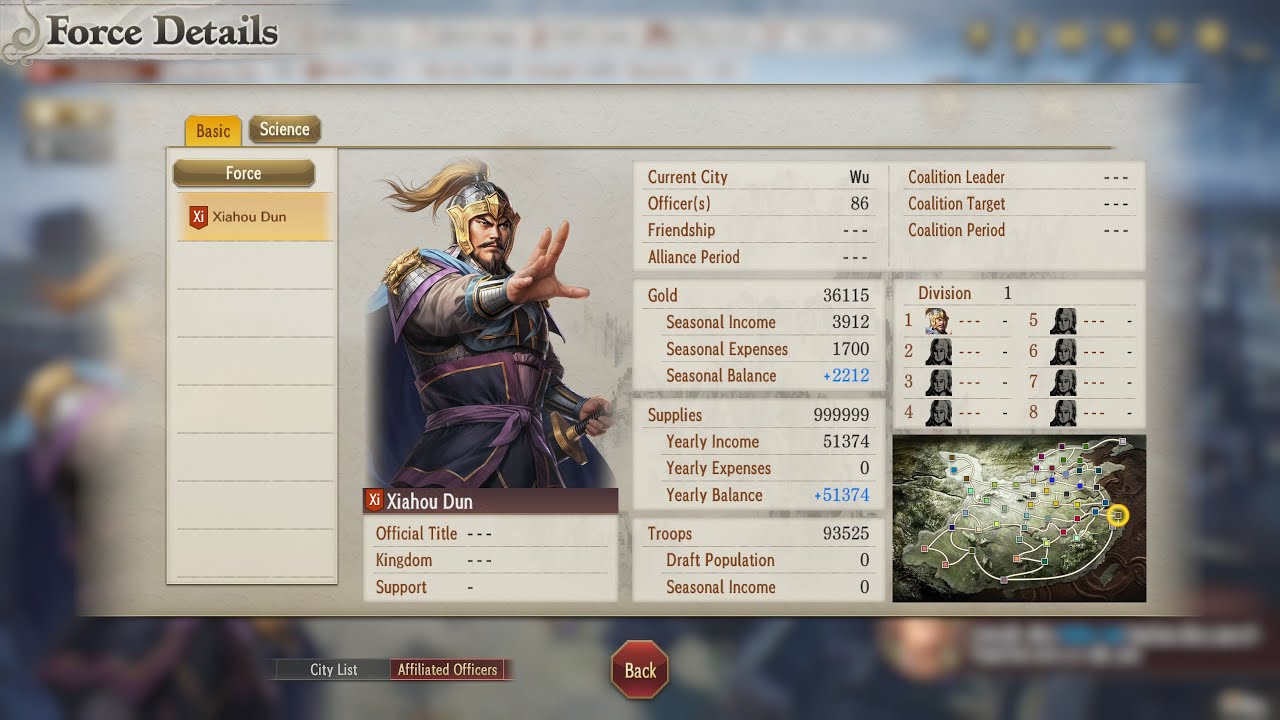Select division slot 1 officer portrait

[937, 322]
